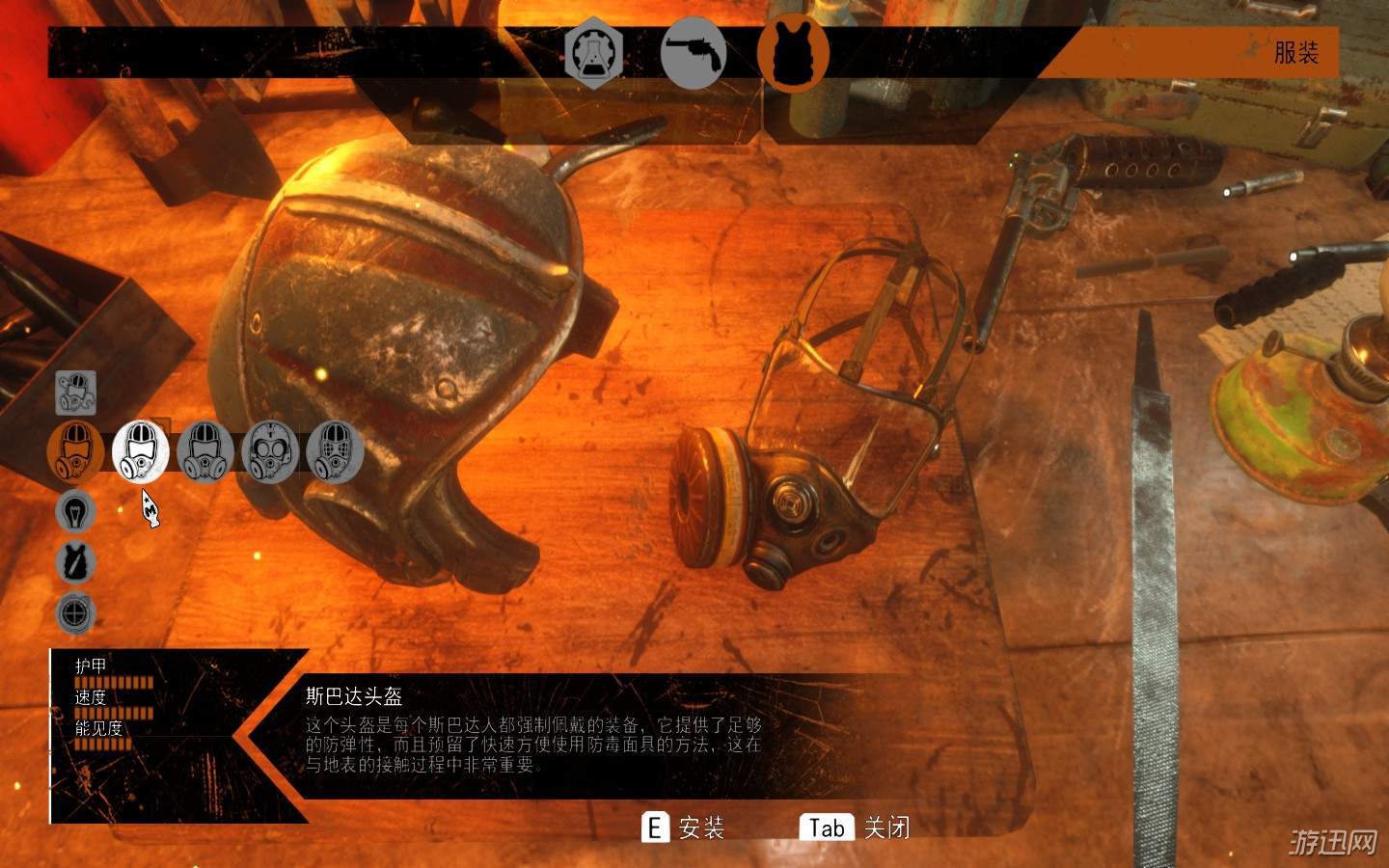The width and height of the screenshot is (1389, 868).
Task: Switch to the revolver weapons tab
Action: (x=694, y=54)
